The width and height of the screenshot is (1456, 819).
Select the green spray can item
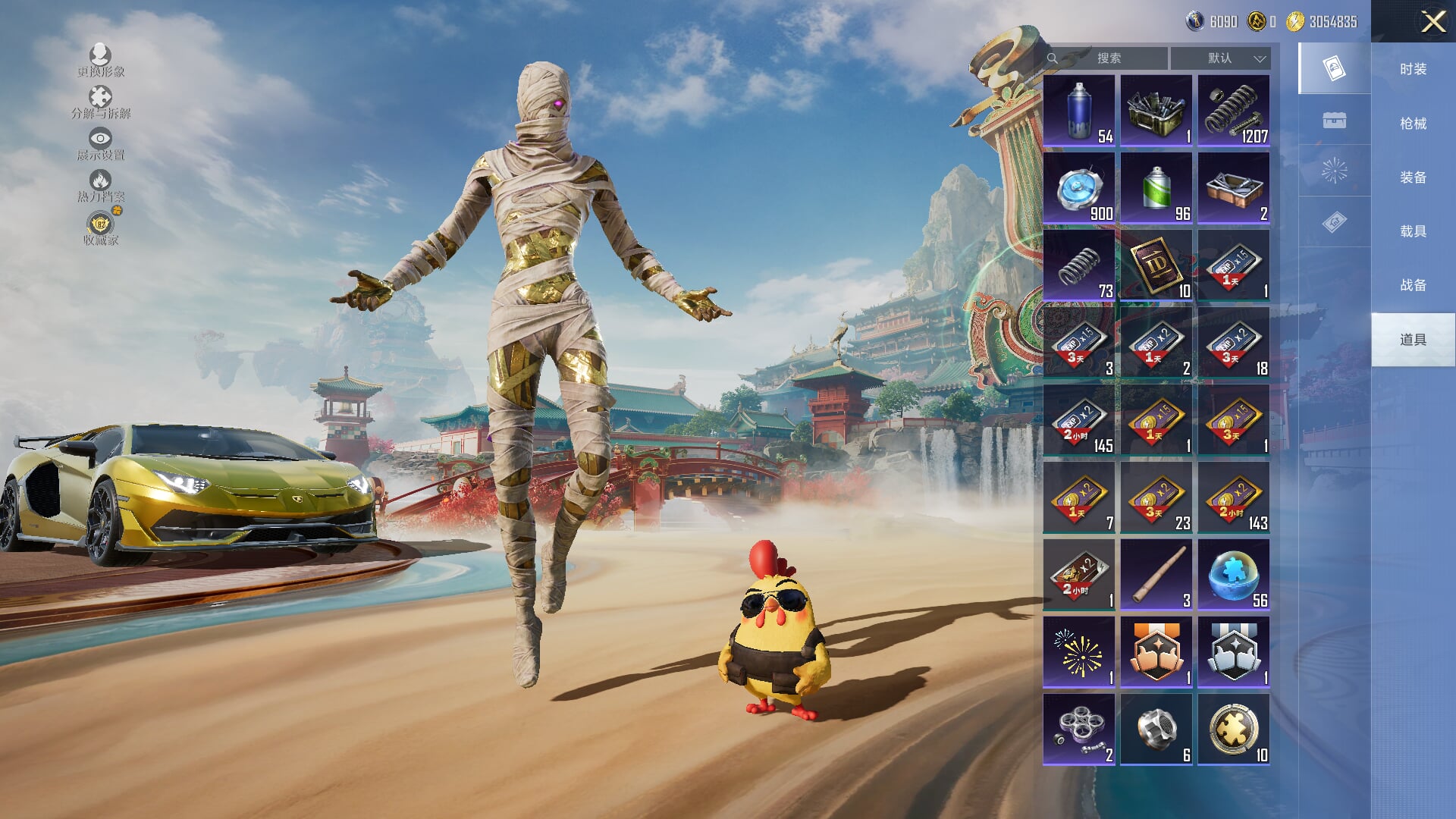click(1156, 188)
